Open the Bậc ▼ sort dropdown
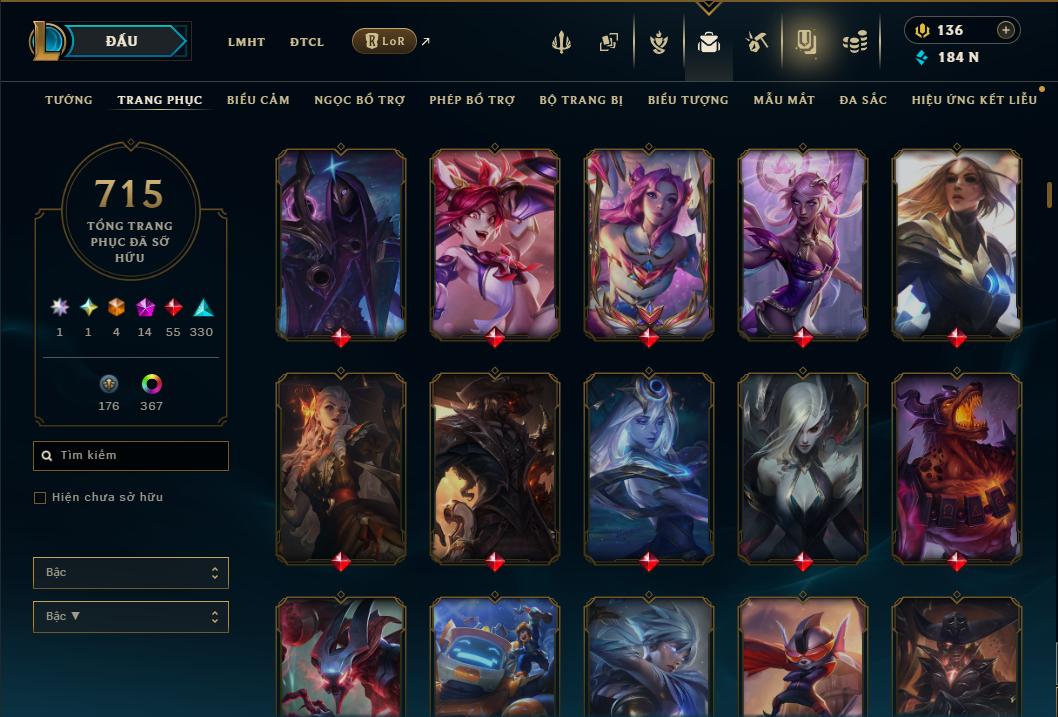The height and width of the screenshot is (717, 1058). click(x=131, y=617)
